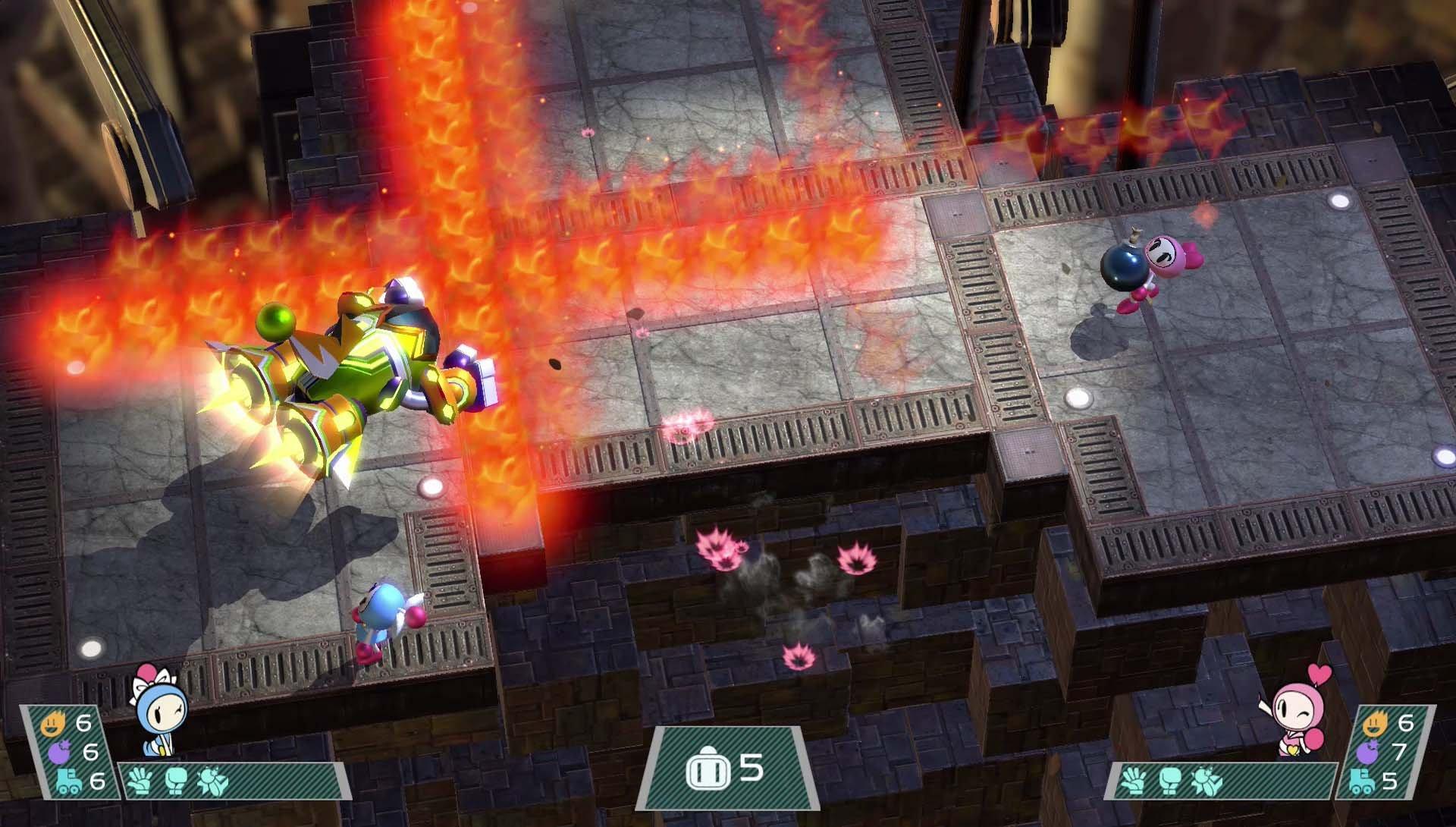The height and width of the screenshot is (827, 1456).
Task: Click the bomb-kick ability icon in Blue's HUD
Action: [x=212, y=780]
